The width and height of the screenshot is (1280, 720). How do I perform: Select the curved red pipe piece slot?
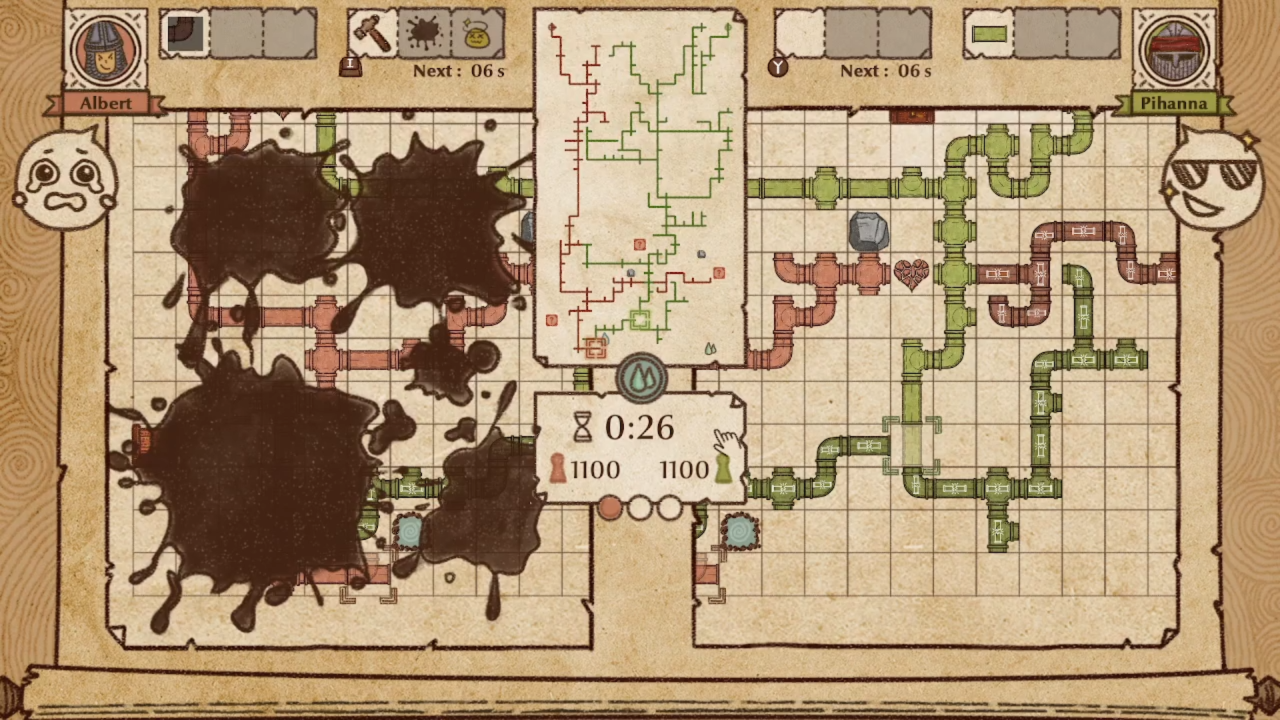click(185, 34)
